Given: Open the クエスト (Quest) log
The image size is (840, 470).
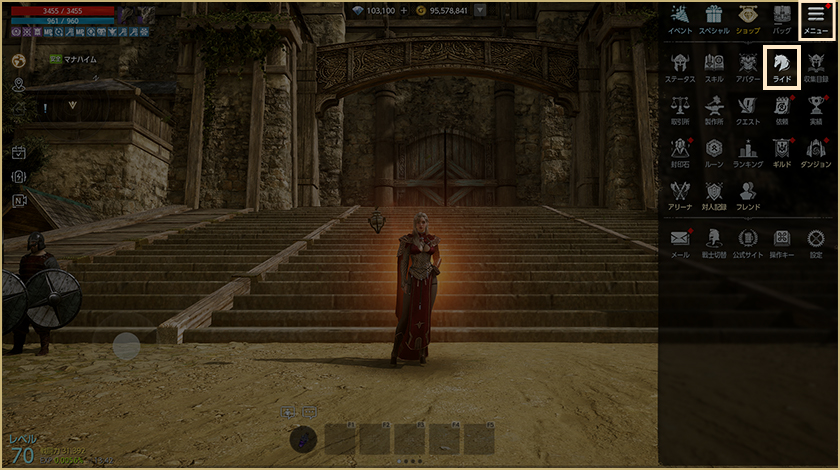Looking at the screenshot, I should [x=748, y=109].
